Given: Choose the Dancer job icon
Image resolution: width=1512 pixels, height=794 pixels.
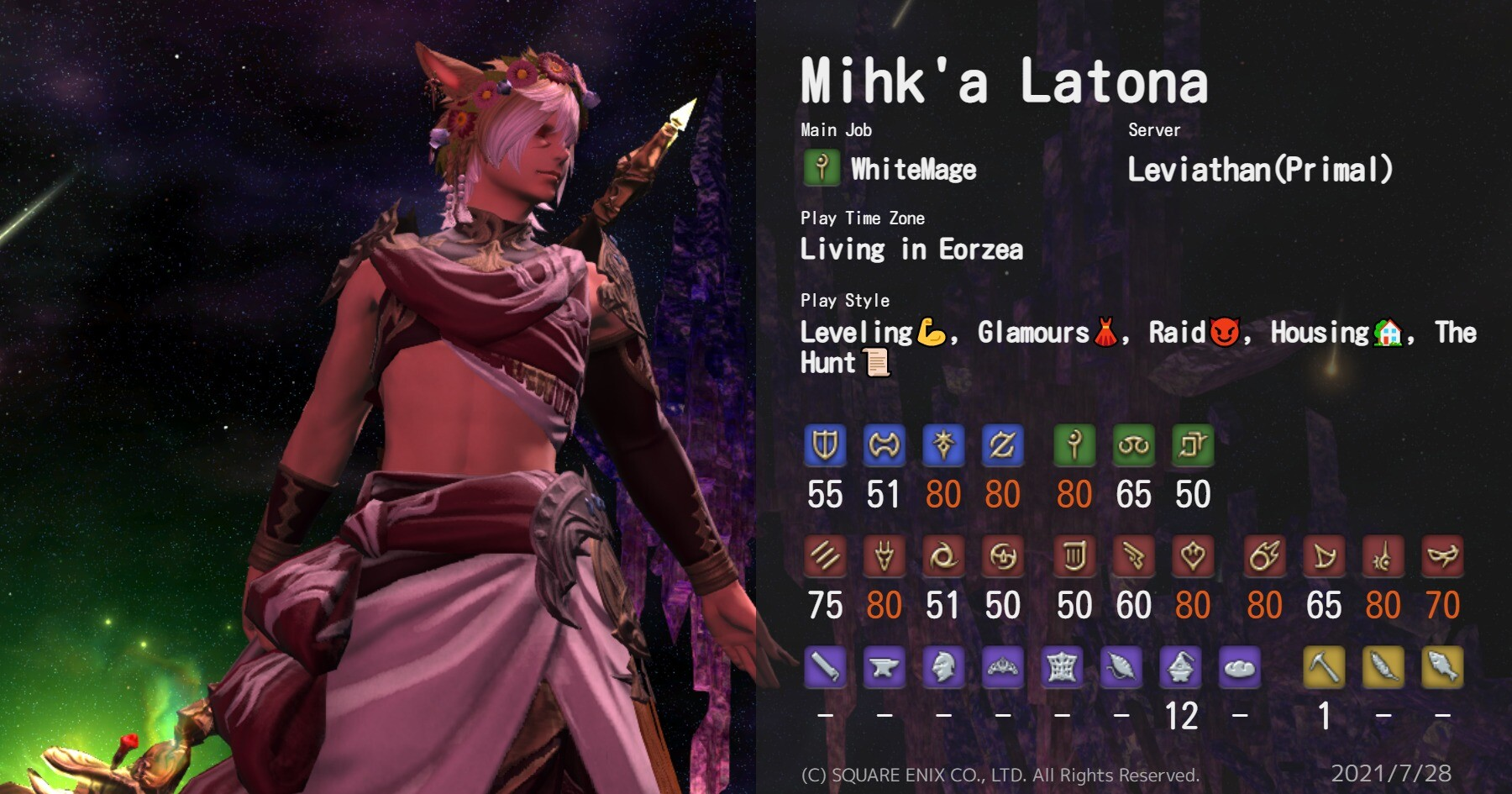Looking at the screenshot, I should [x=1193, y=555].
